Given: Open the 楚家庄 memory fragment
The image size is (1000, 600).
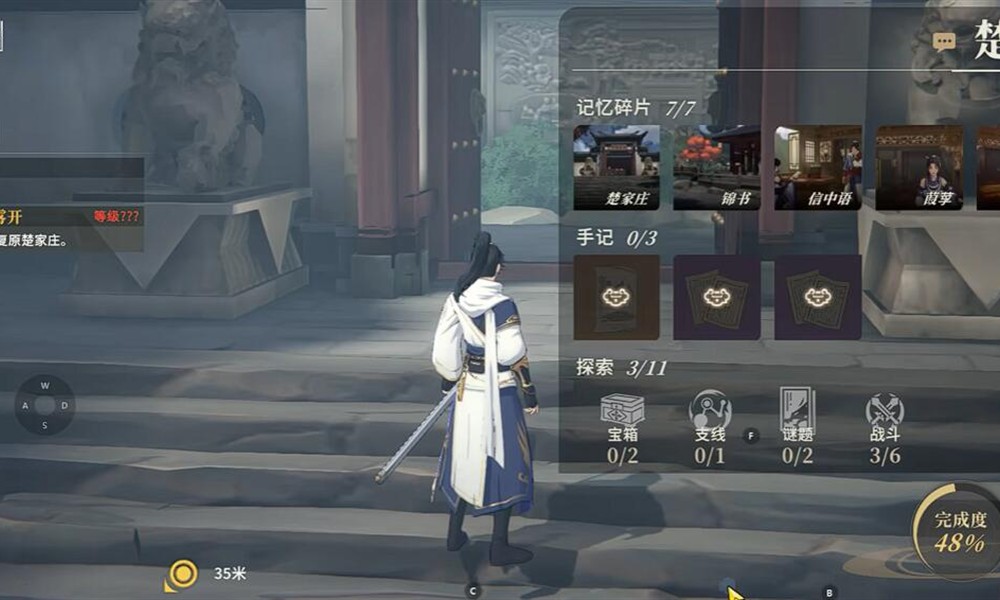Looking at the screenshot, I should [x=616, y=167].
